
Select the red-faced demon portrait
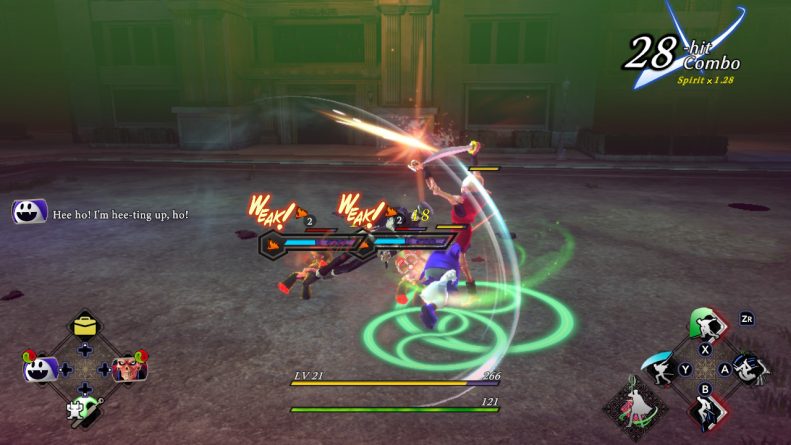click(129, 369)
